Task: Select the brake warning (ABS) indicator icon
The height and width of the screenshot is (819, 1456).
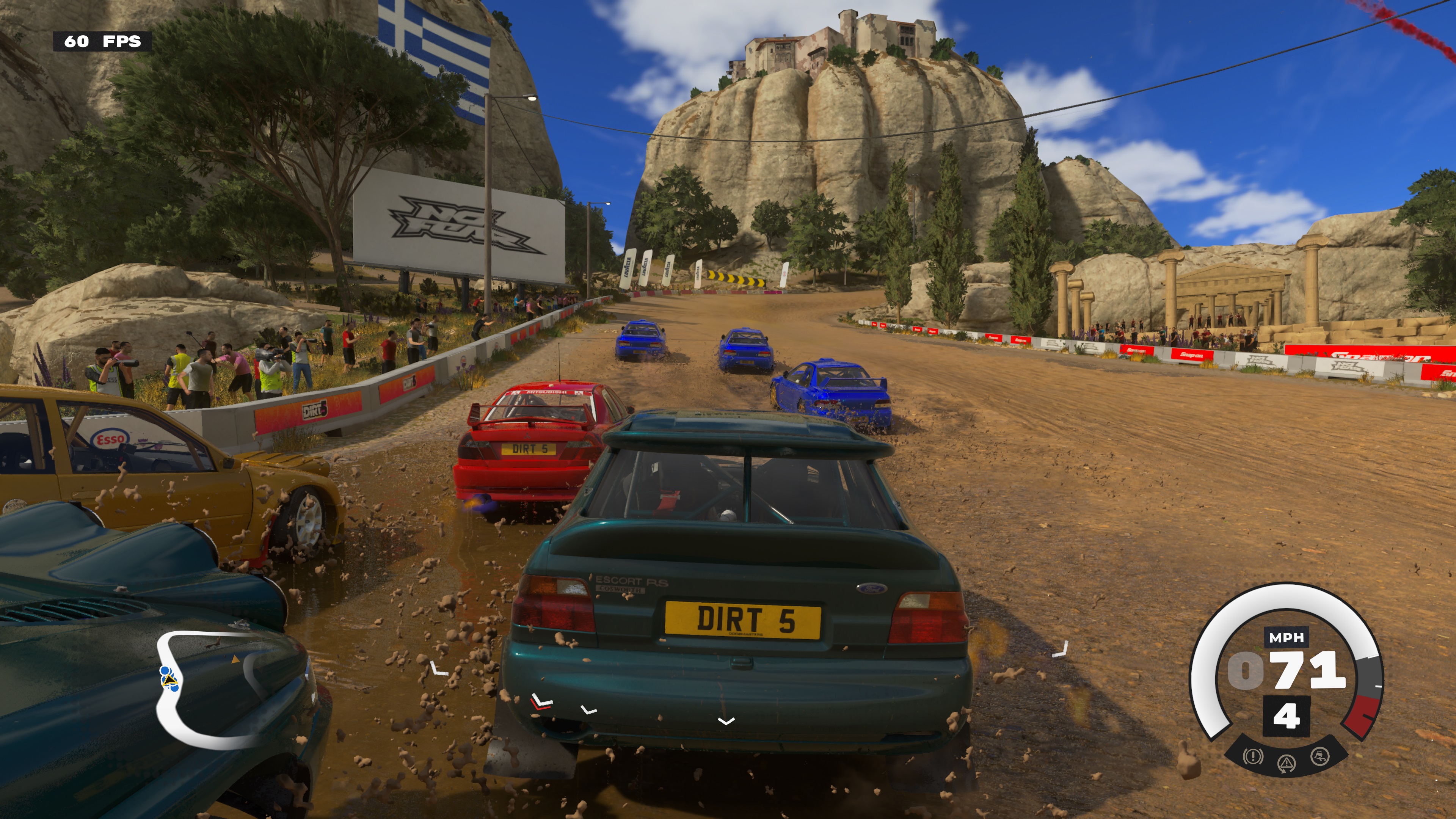Action: [x=1253, y=756]
